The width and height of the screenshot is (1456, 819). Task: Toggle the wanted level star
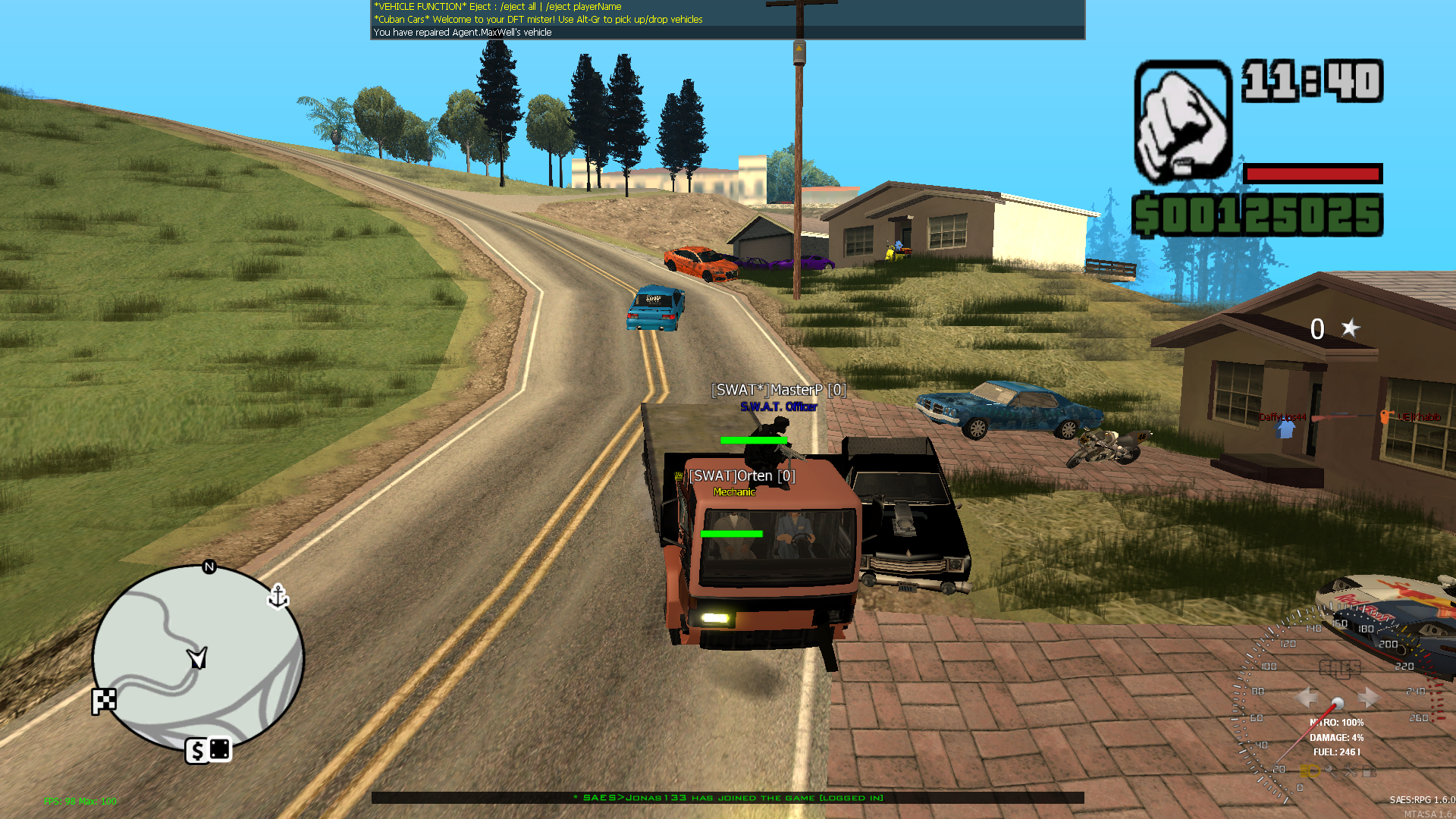point(1349,329)
